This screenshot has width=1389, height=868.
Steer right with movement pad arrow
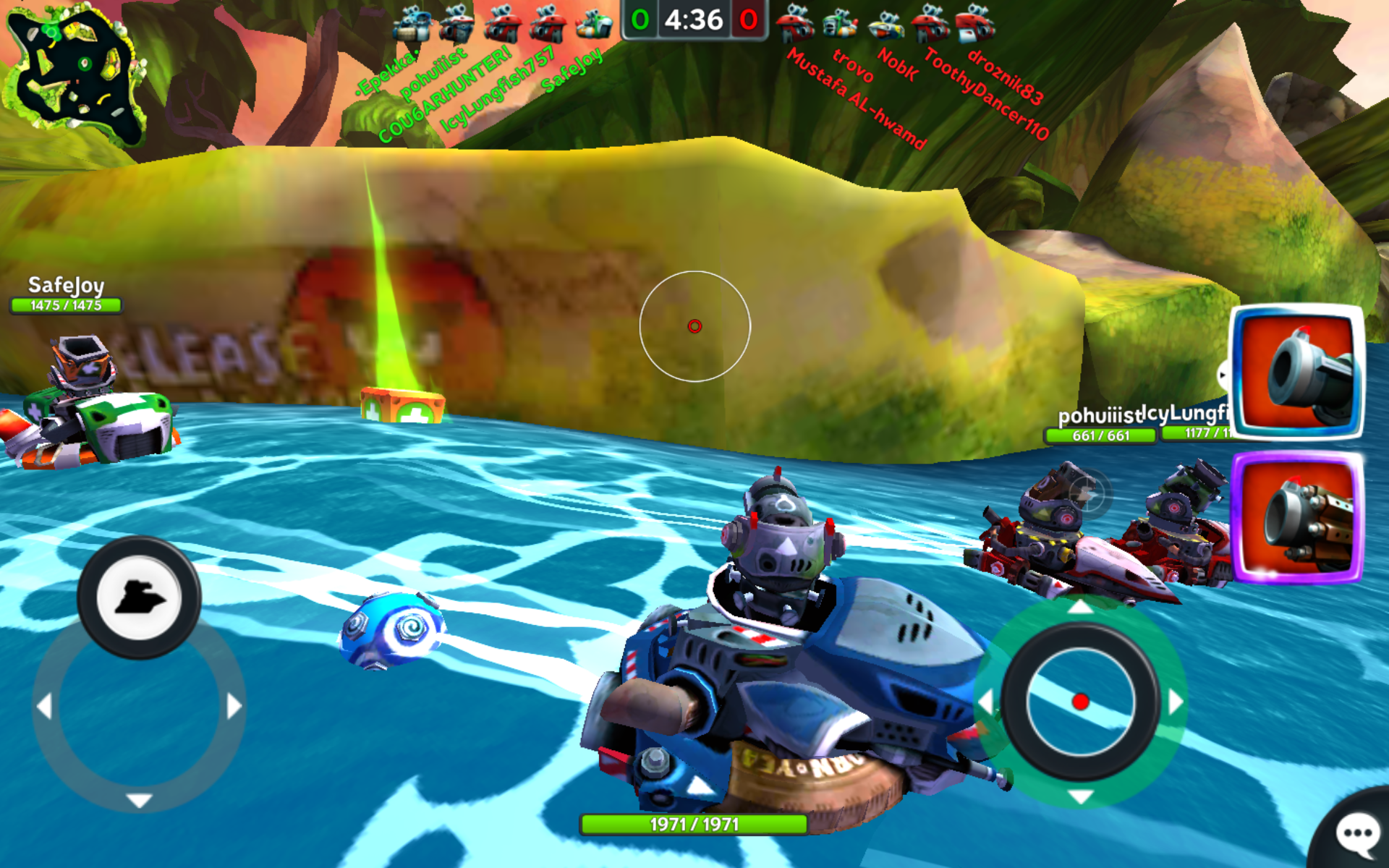click(234, 706)
